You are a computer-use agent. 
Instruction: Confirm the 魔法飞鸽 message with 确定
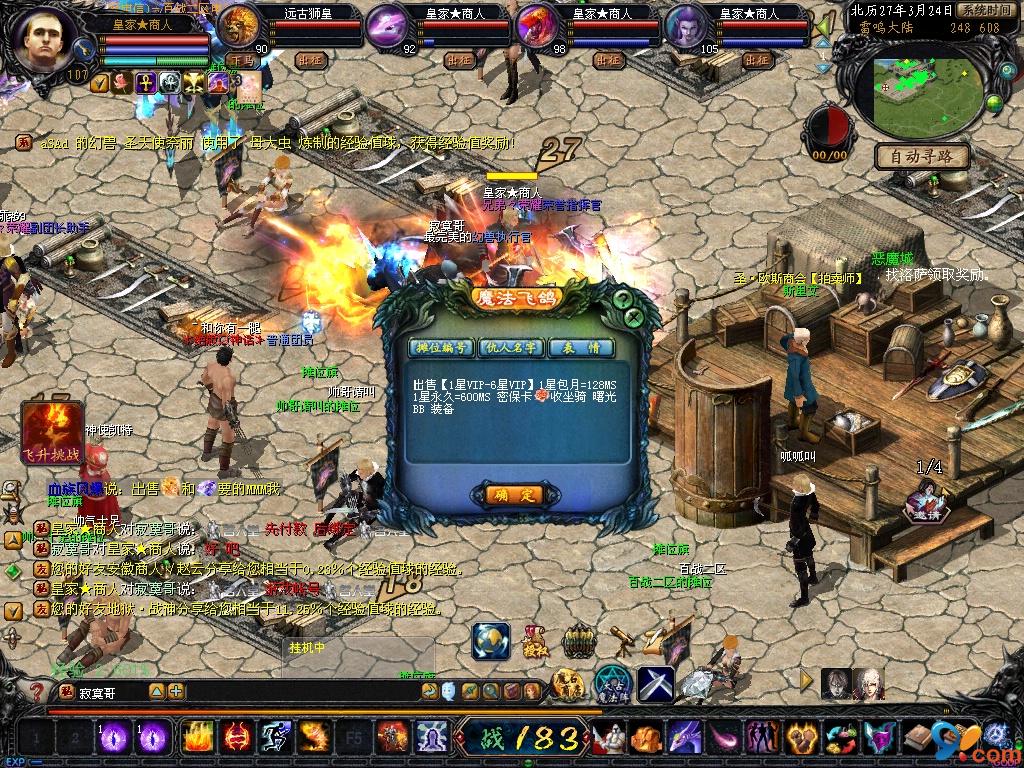513,495
